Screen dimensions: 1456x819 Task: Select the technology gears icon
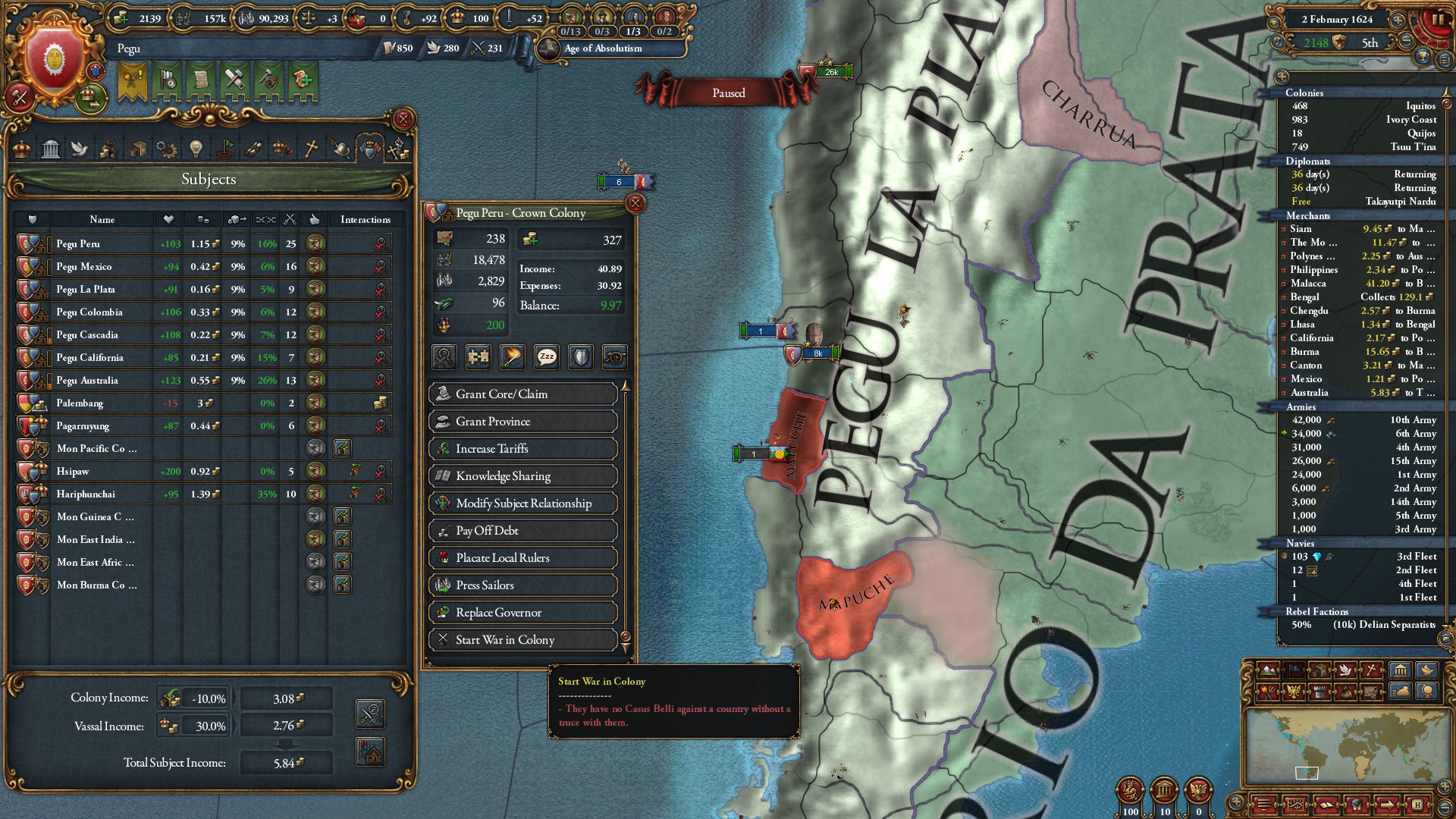pyautogui.click(x=166, y=149)
